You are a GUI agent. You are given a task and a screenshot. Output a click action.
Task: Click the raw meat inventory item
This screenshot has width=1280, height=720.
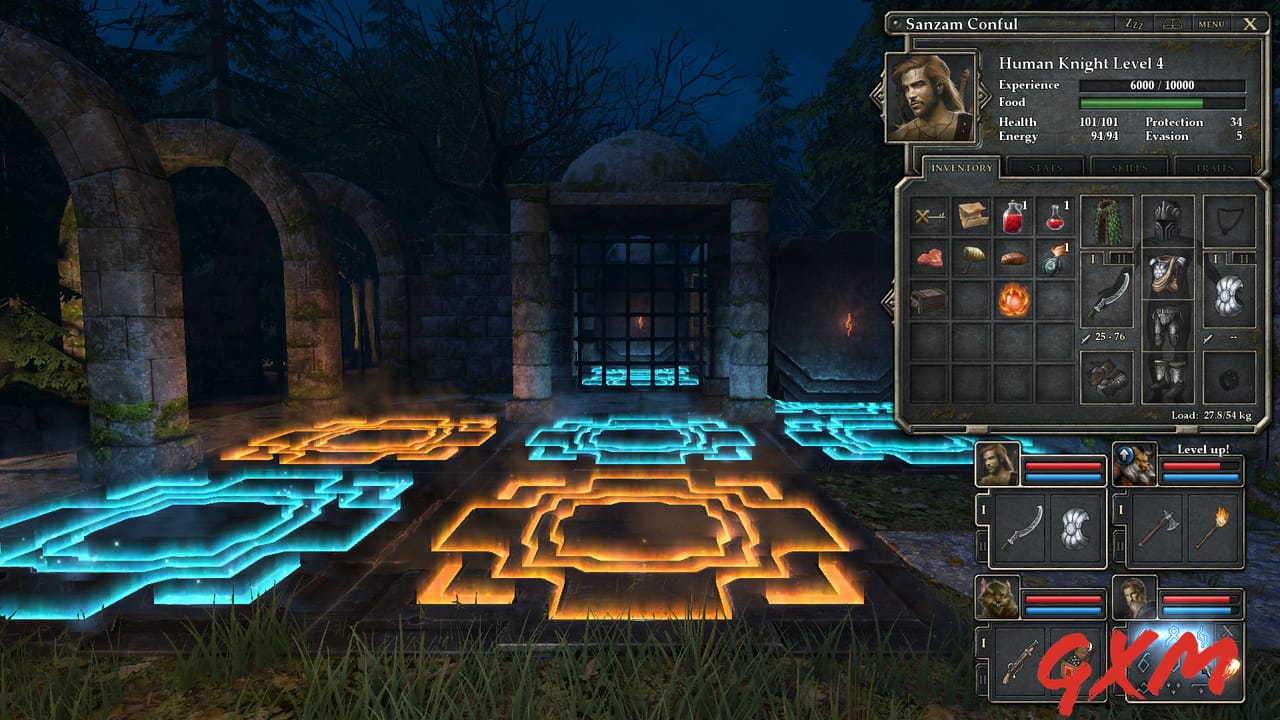pos(932,257)
